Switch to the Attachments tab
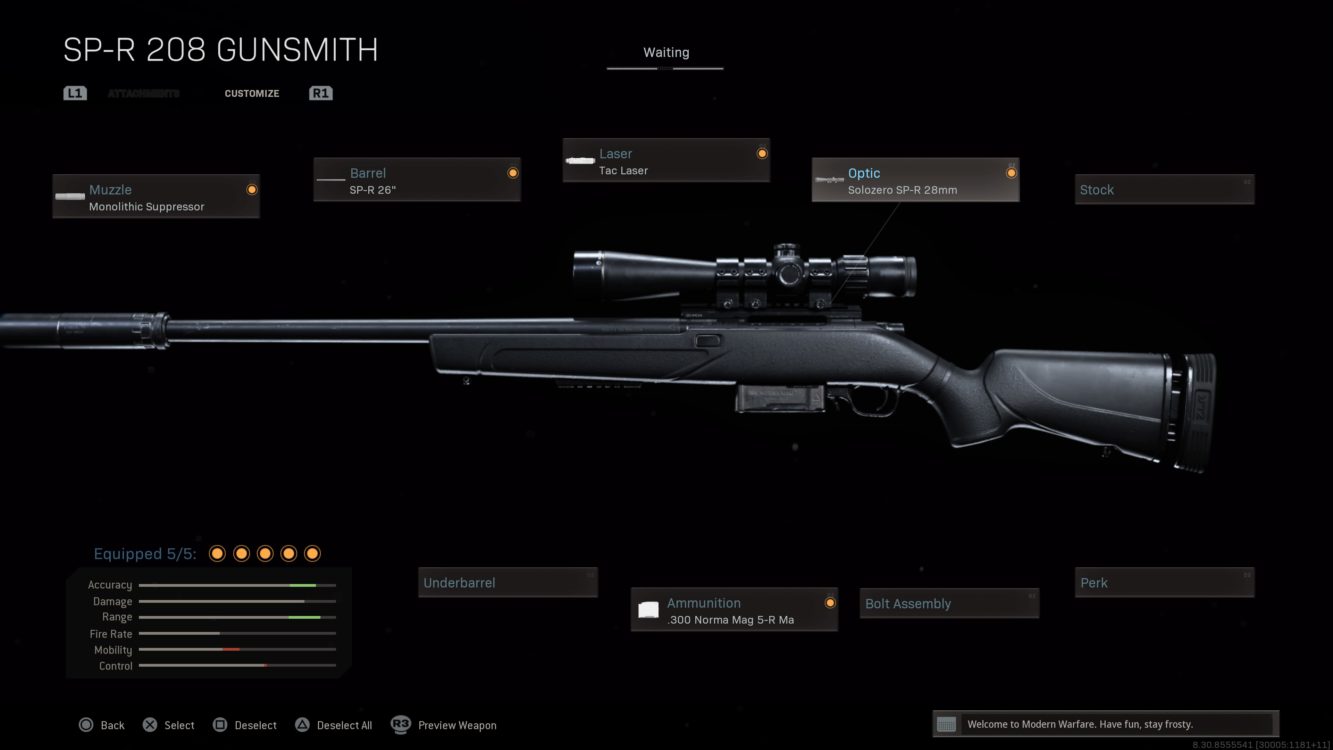 click(x=143, y=93)
